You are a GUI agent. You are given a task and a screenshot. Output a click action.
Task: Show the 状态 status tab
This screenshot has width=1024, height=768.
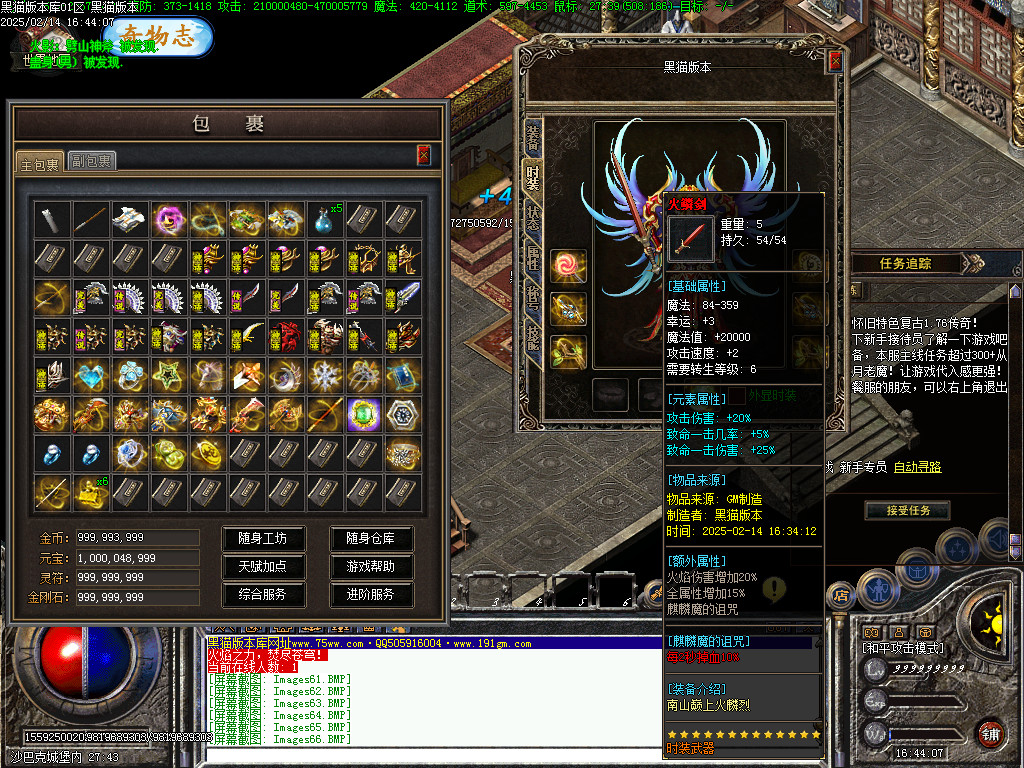point(533,218)
